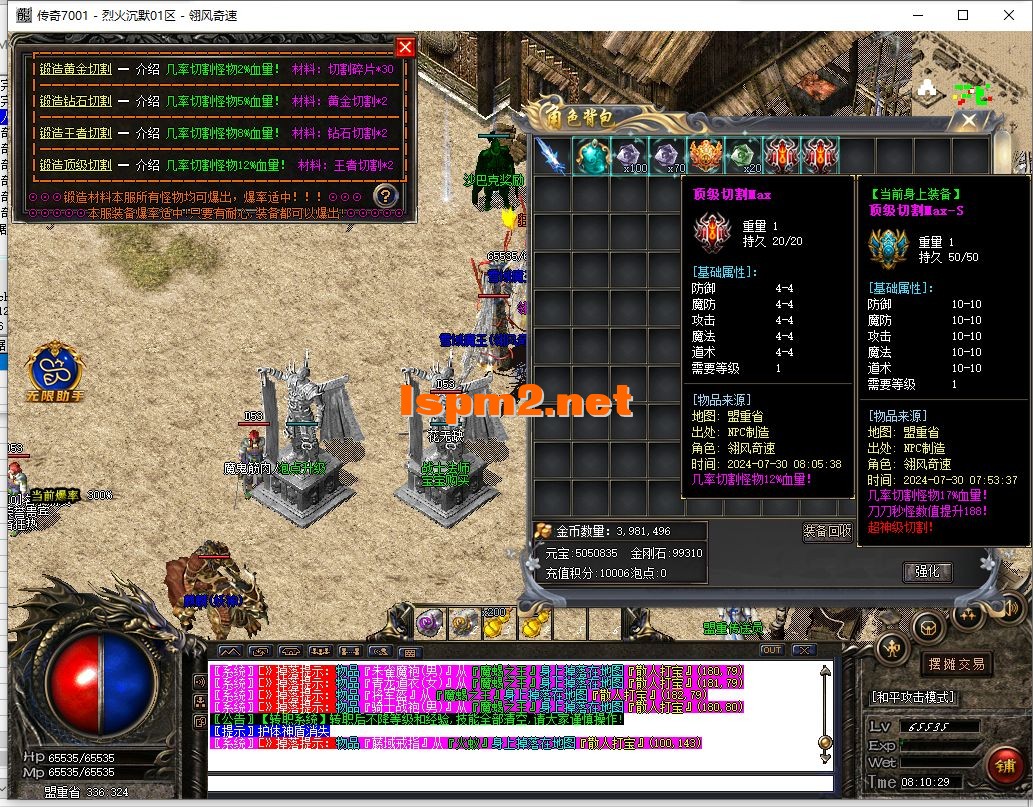Close the forging dialog with red X
This screenshot has height=807, width=1033.
[405, 47]
